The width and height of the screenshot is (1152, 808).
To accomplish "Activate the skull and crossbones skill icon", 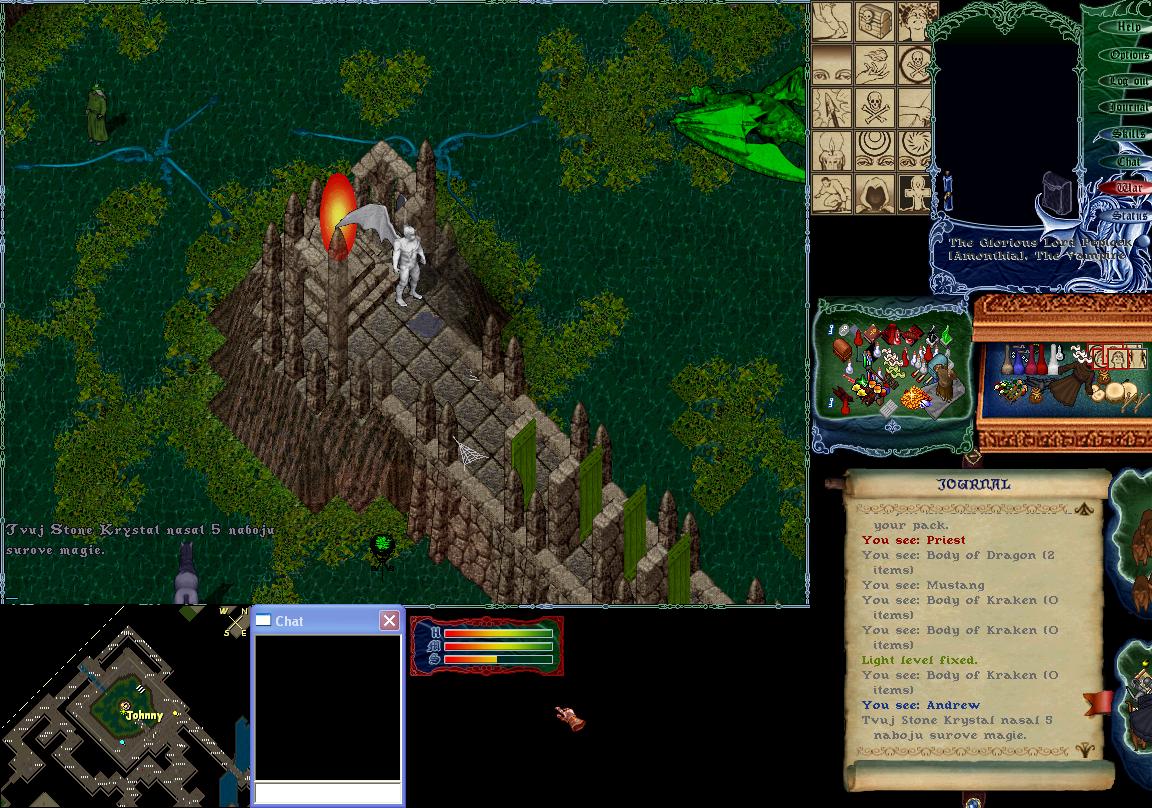I will pyautogui.click(x=874, y=108).
